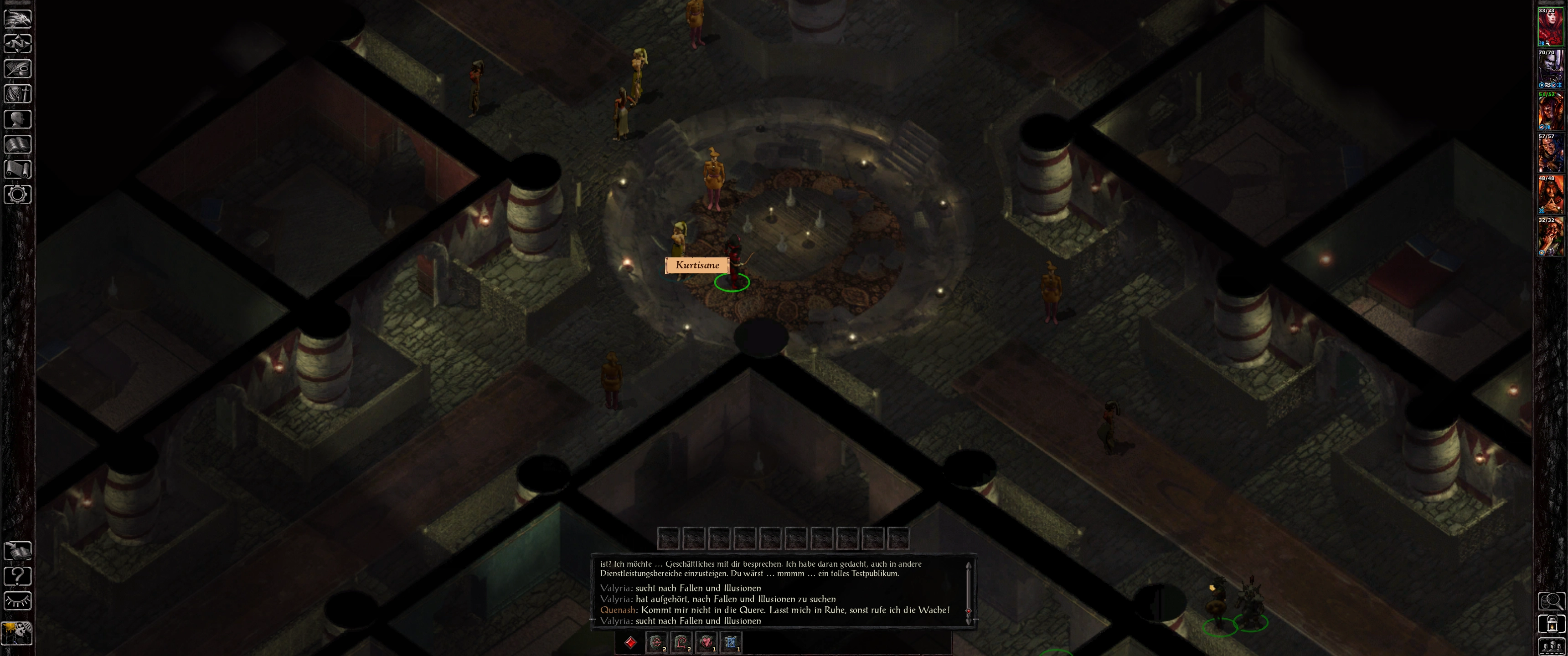Click the magnifying glass button
1568x656 pixels.
(x=1551, y=601)
